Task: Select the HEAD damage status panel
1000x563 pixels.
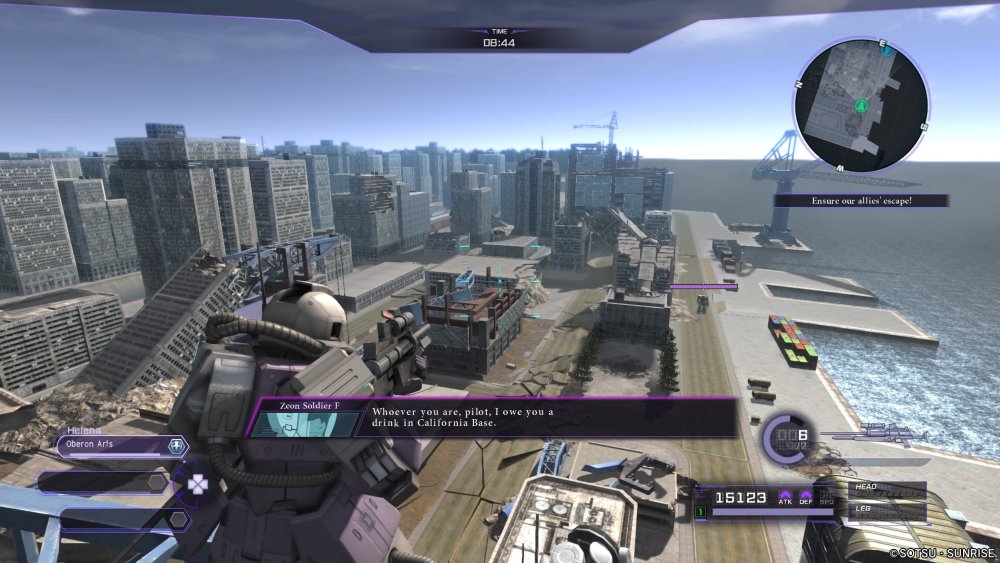Action: tap(885, 488)
